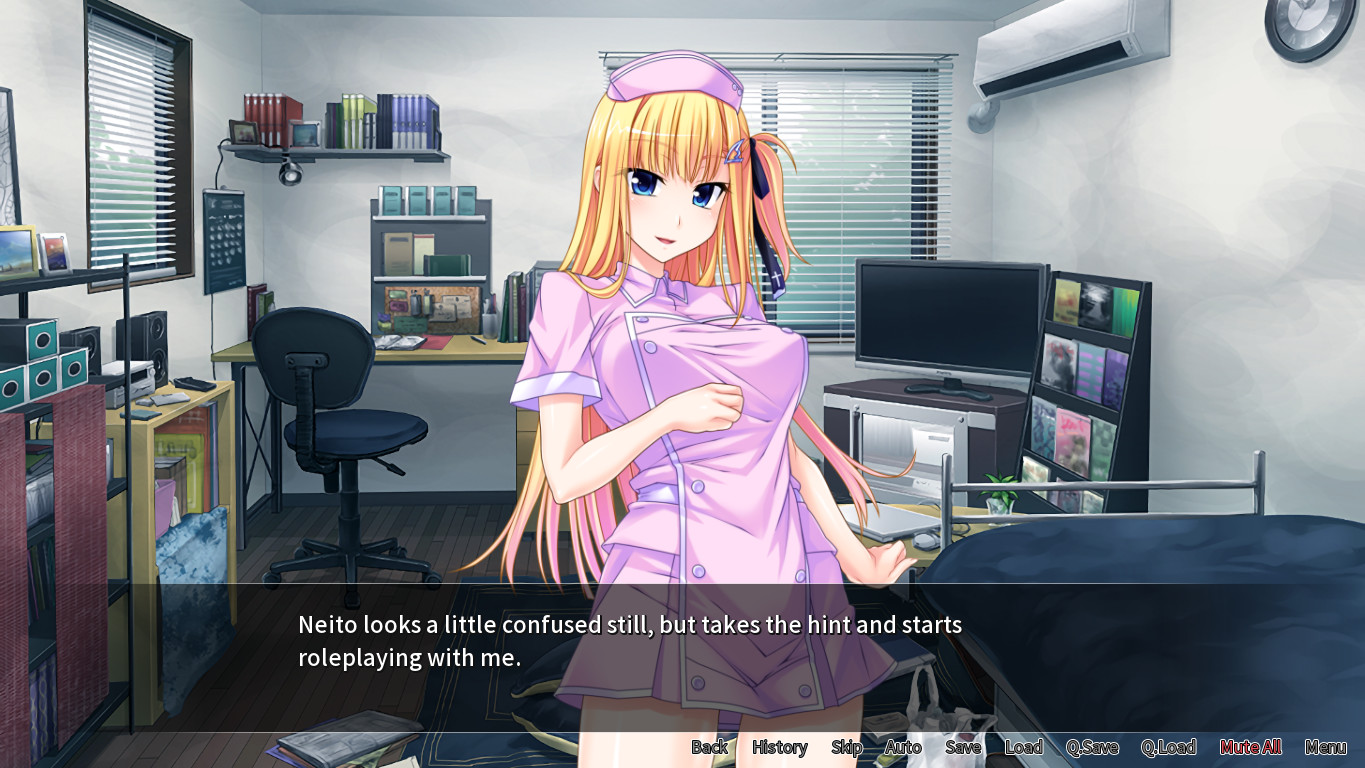Show the game Menu
The height and width of the screenshot is (768, 1365).
click(x=1325, y=747)
